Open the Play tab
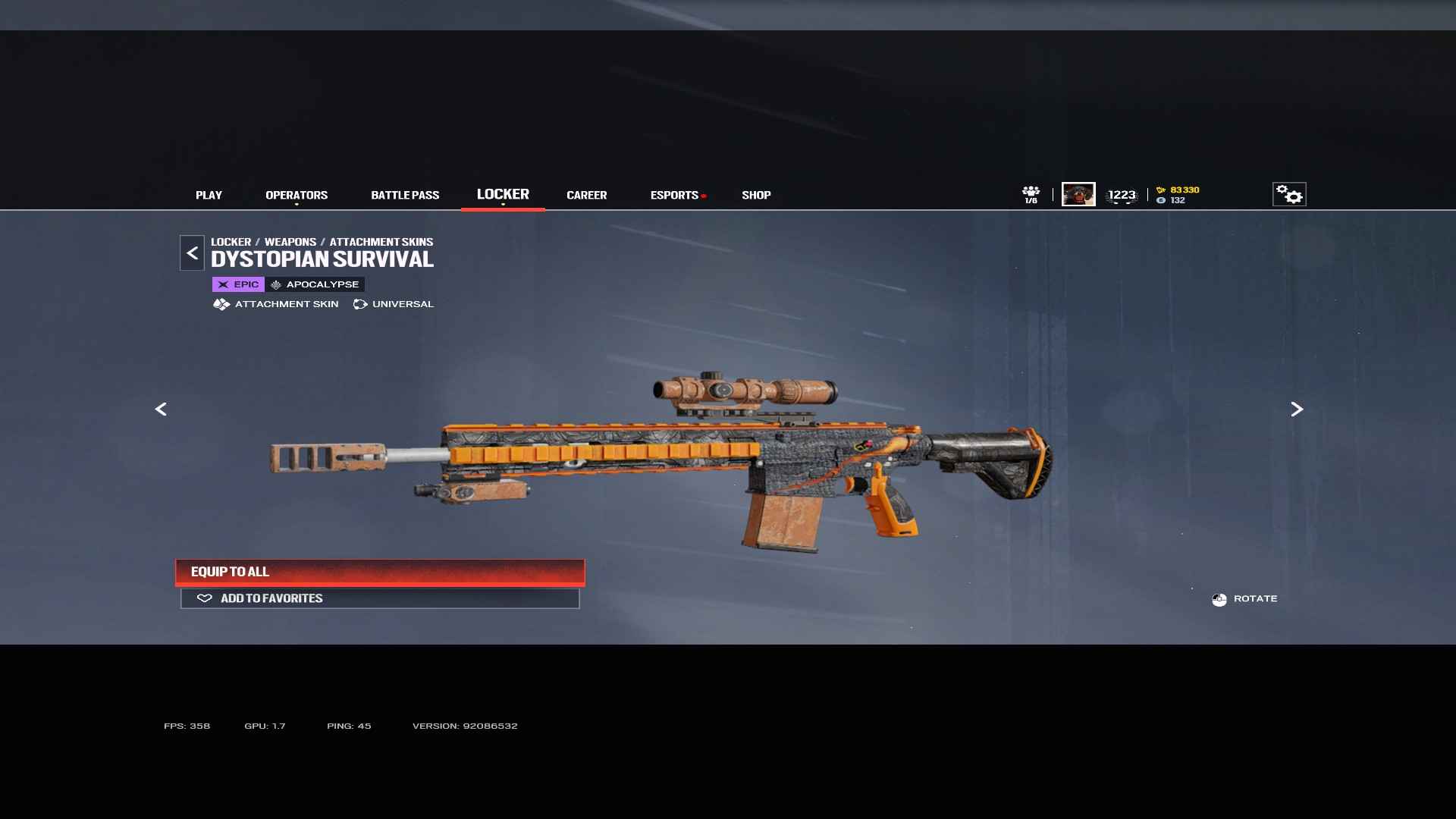The height and width of the screenshot is (819, 1456). [209, 196]
